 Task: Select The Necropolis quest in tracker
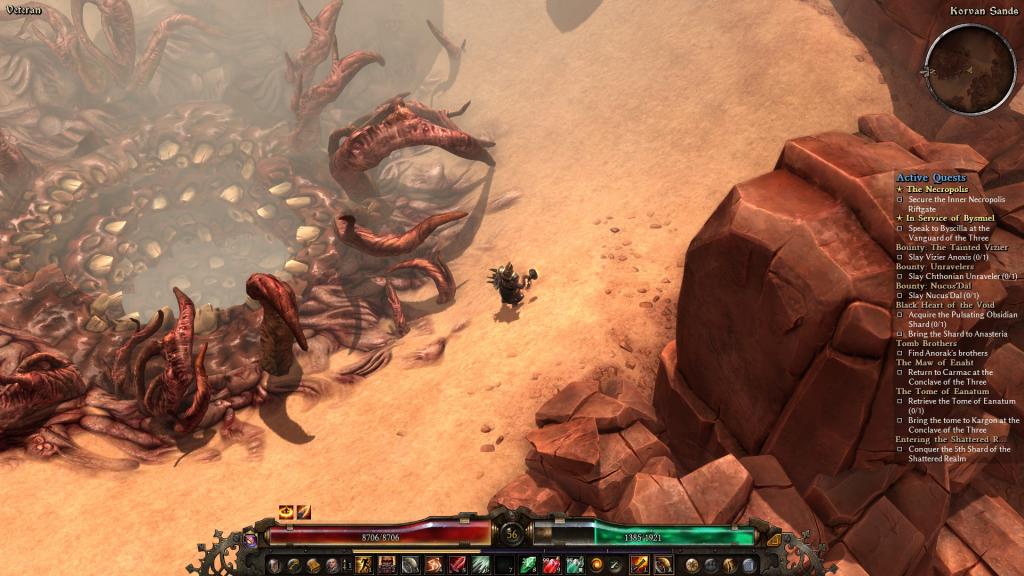[938, 189]
